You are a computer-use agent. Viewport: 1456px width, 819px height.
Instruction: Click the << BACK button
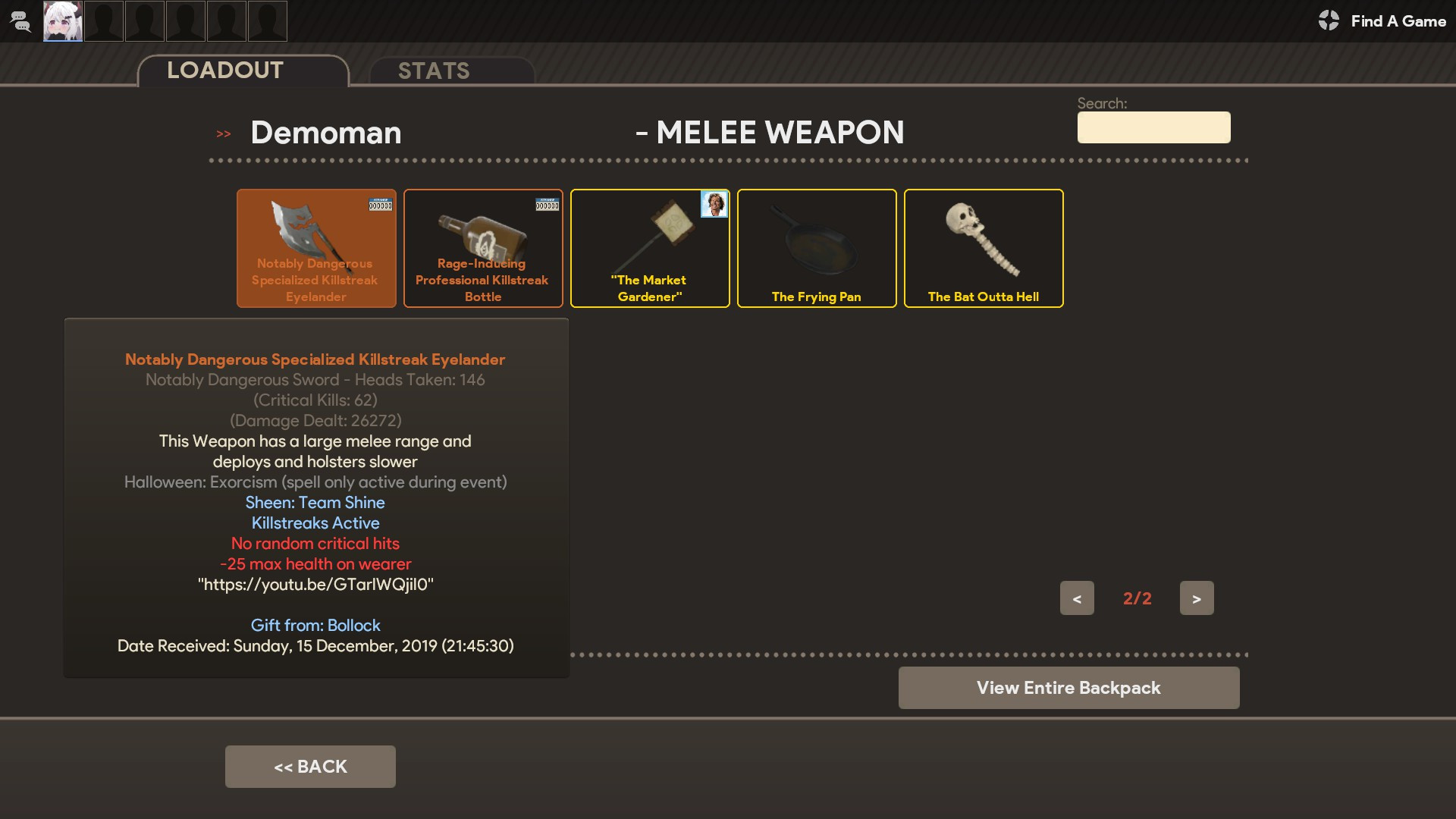[x=310, y=766]
